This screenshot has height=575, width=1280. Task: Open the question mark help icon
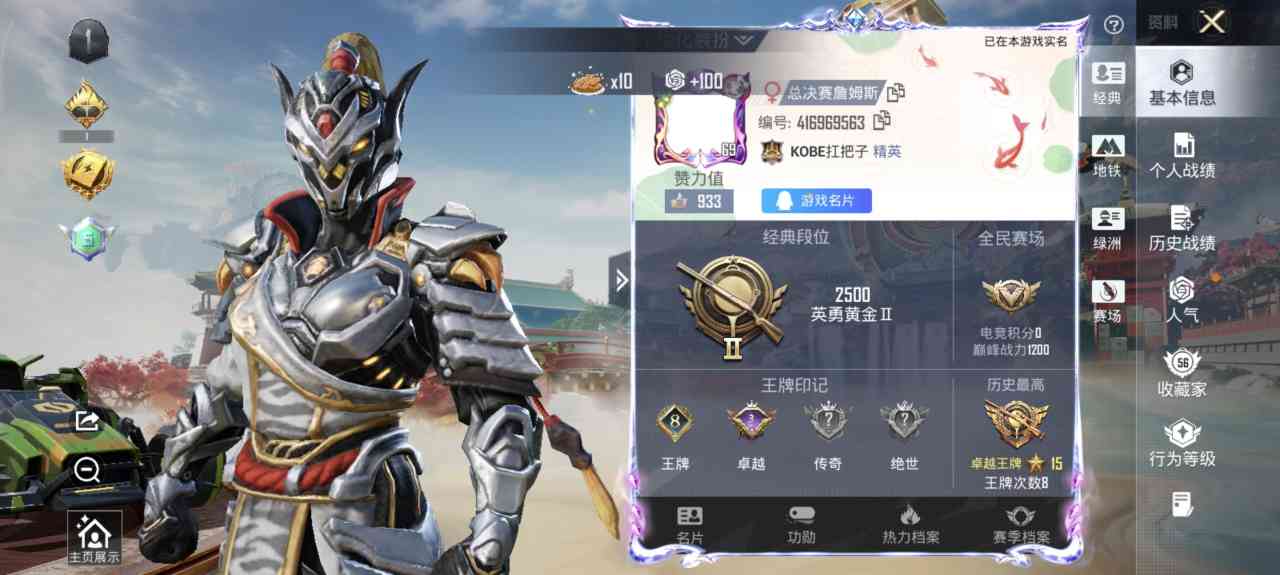(1114, 24)
